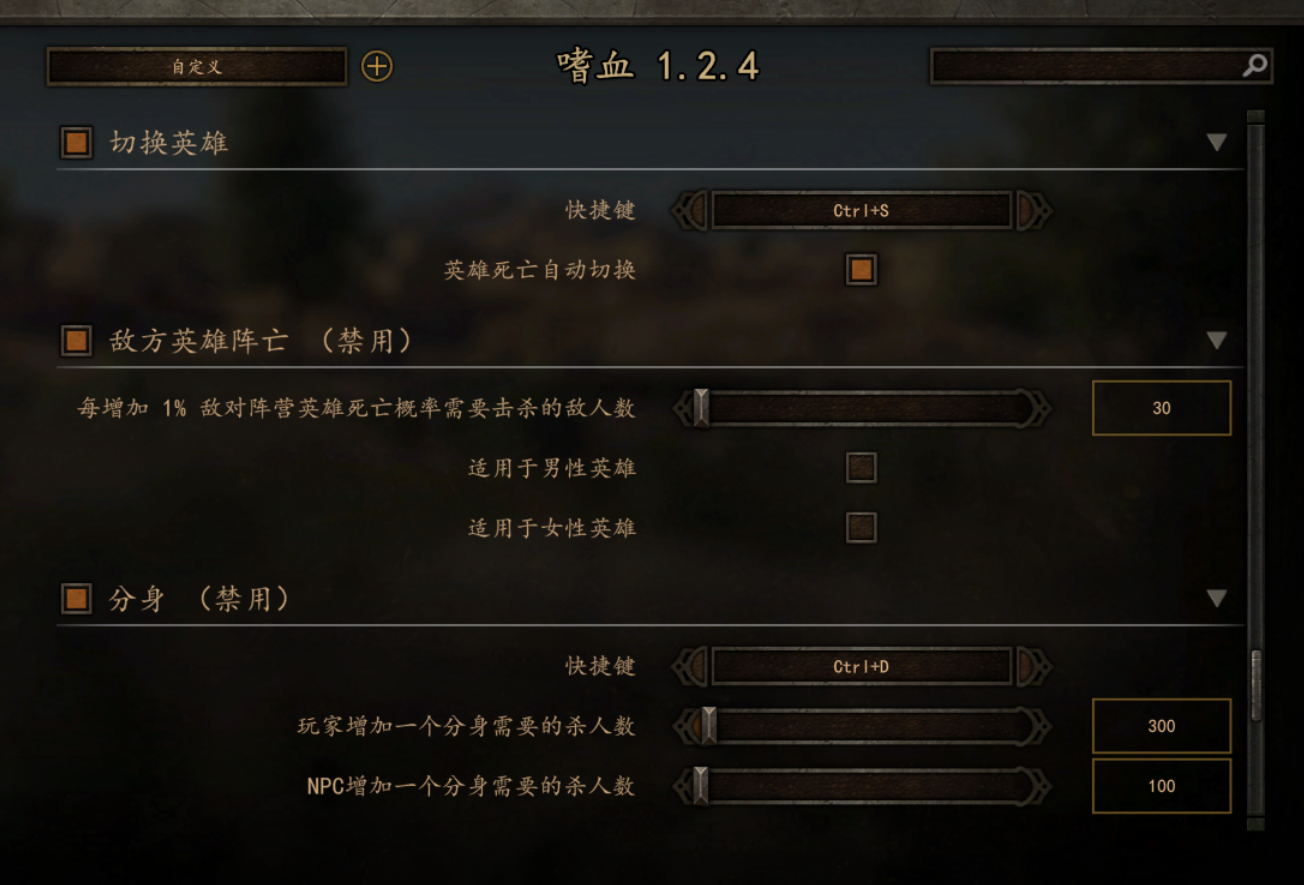This screenshot has height=885, width=1304.
Task: Collapse the 切换英雄 section
Action: [x=1217, y=143]
